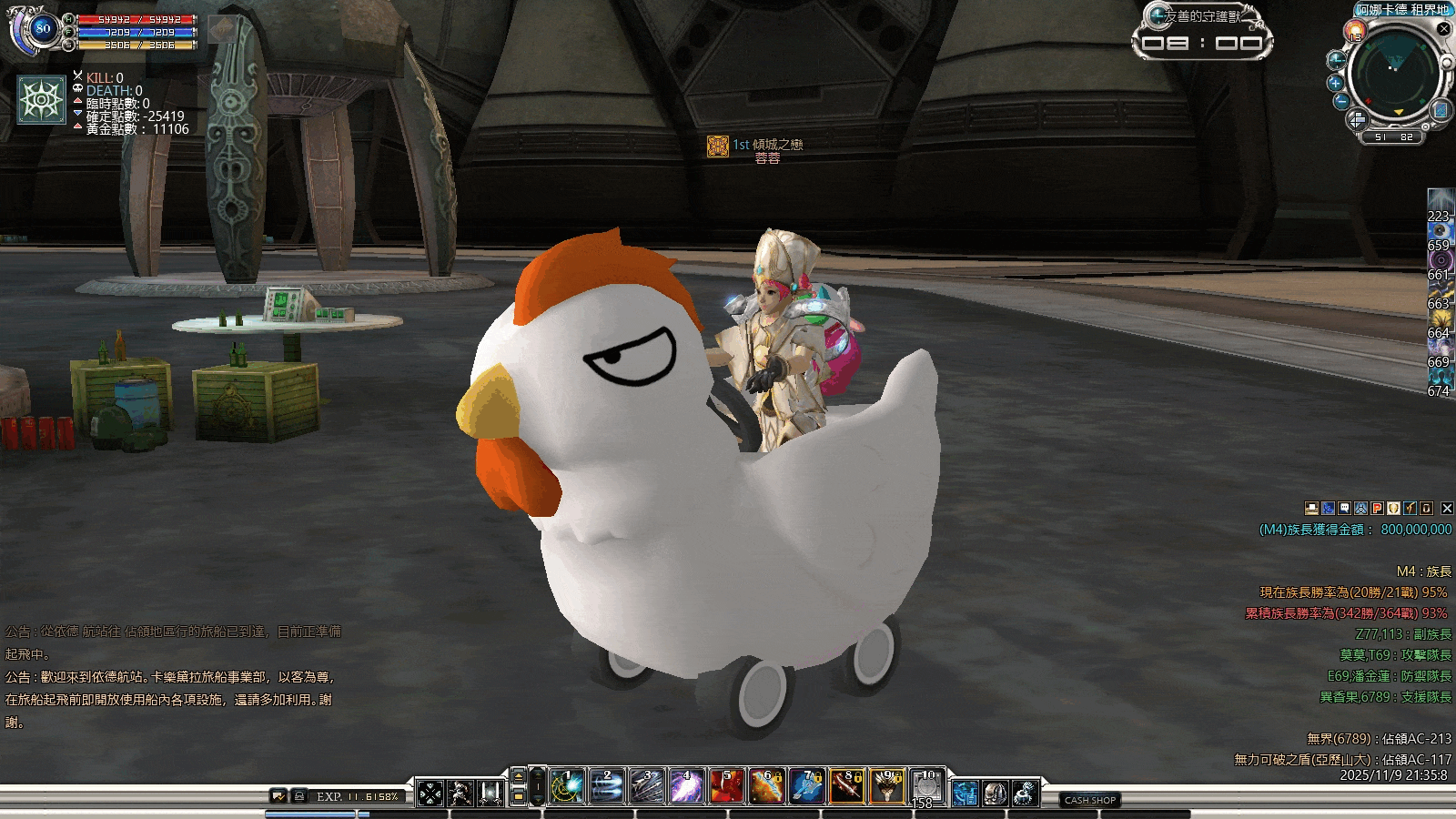
Task: Switch hotbar page with the up arrow
Action: [519, 776]
